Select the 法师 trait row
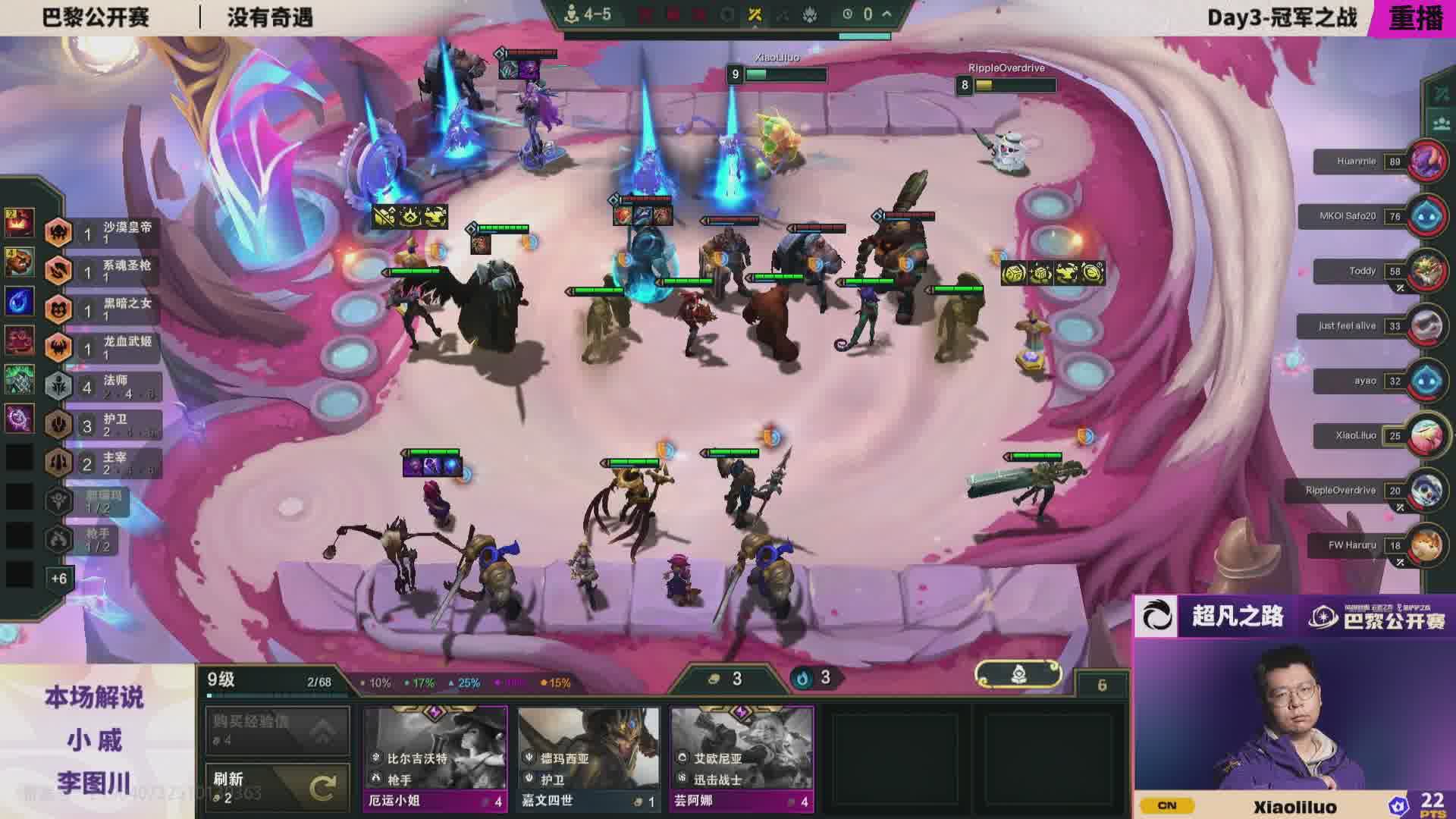 click(x=103, y=387)
